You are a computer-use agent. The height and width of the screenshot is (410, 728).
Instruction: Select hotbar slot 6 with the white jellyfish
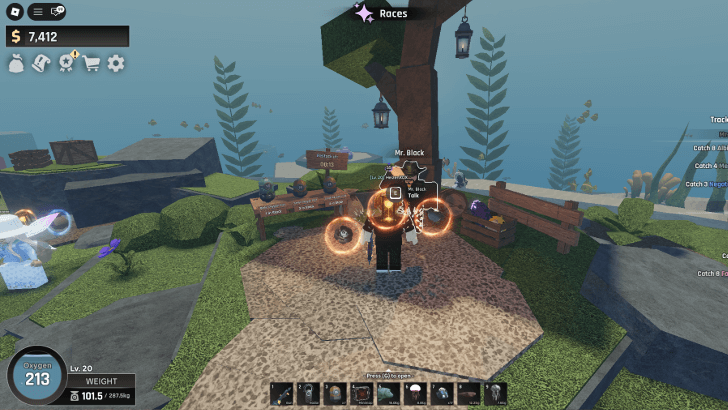[x=415, y=395]
